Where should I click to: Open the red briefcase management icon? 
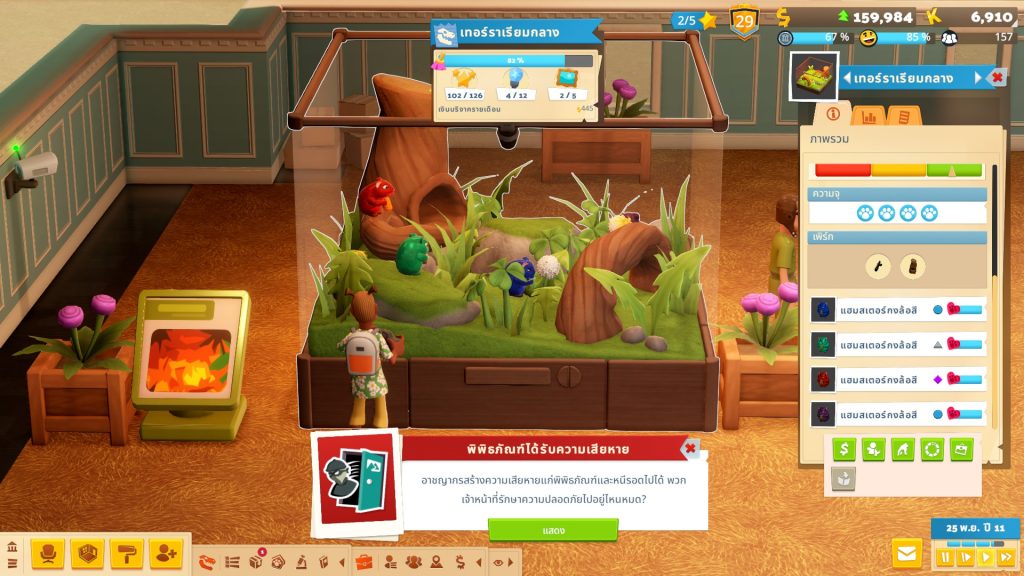pyautogui.click(x=363, y=562)
